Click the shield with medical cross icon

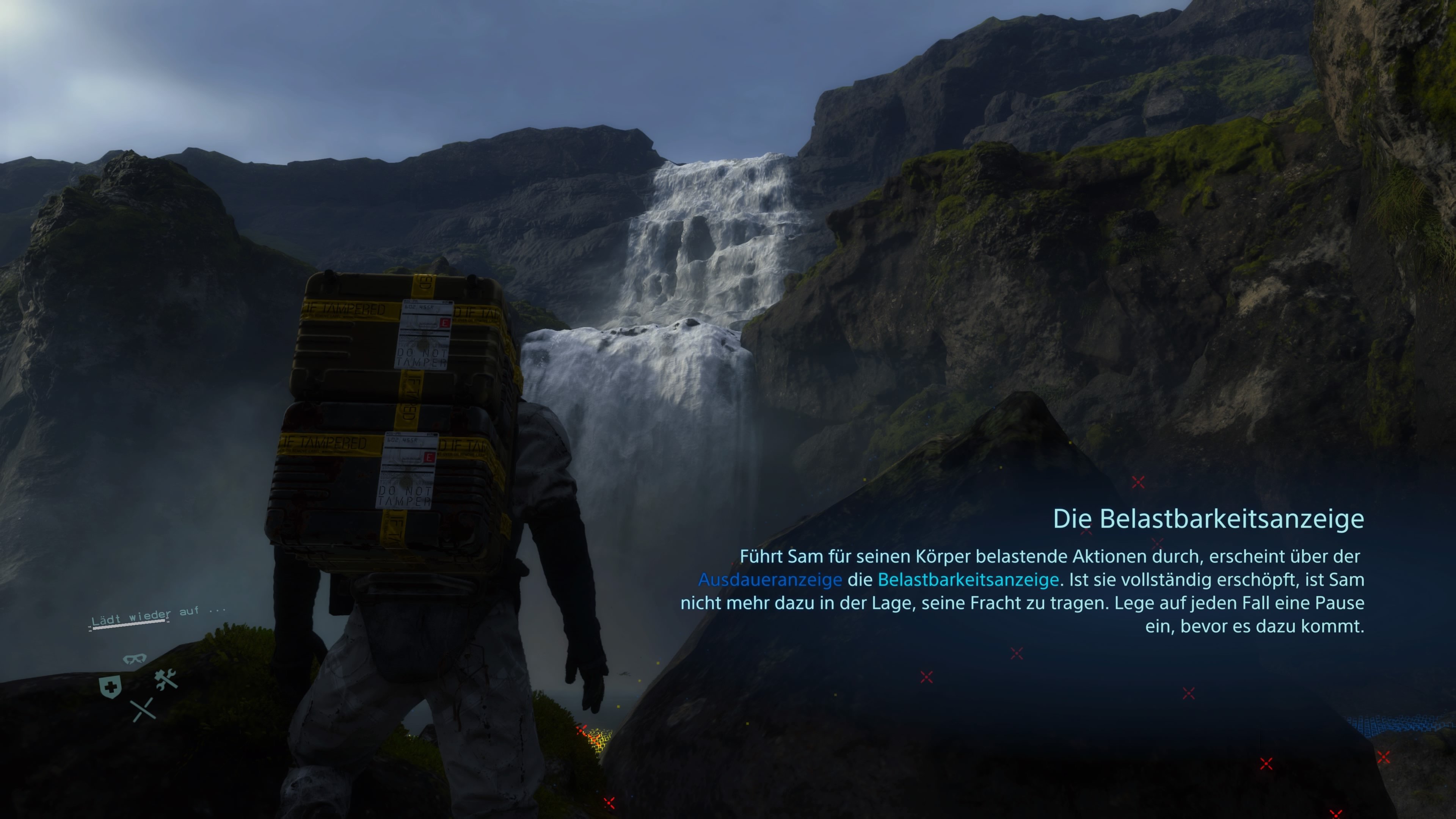pos(110,687)
